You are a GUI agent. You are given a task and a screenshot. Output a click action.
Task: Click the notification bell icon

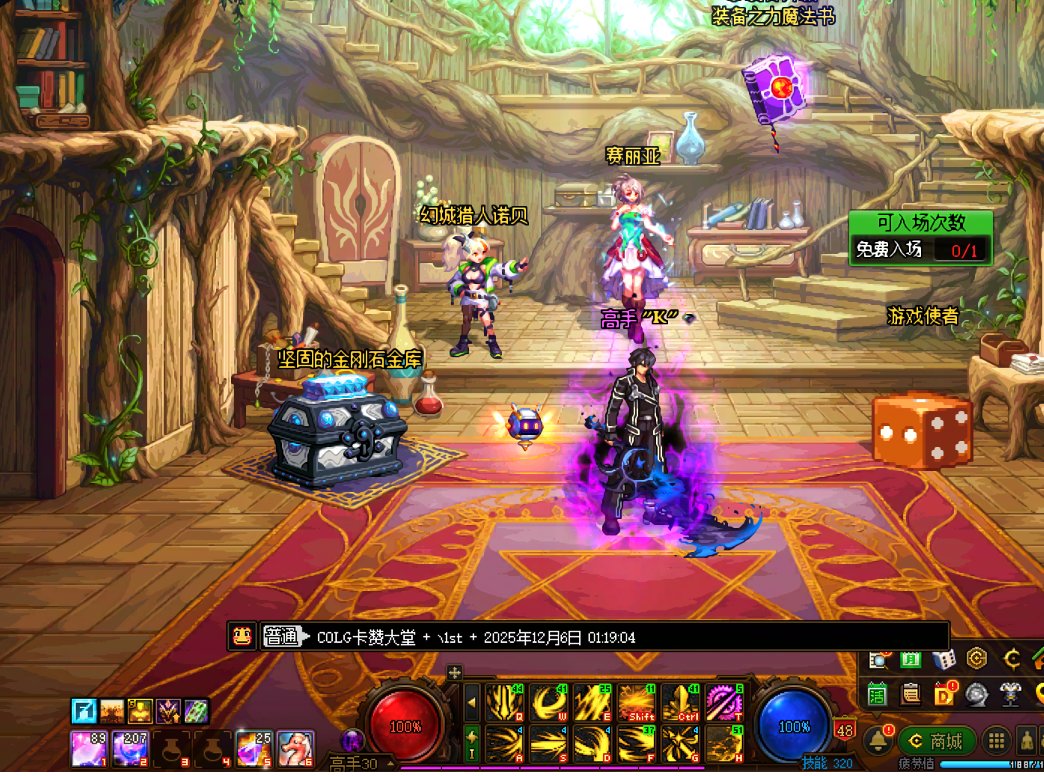879,741
